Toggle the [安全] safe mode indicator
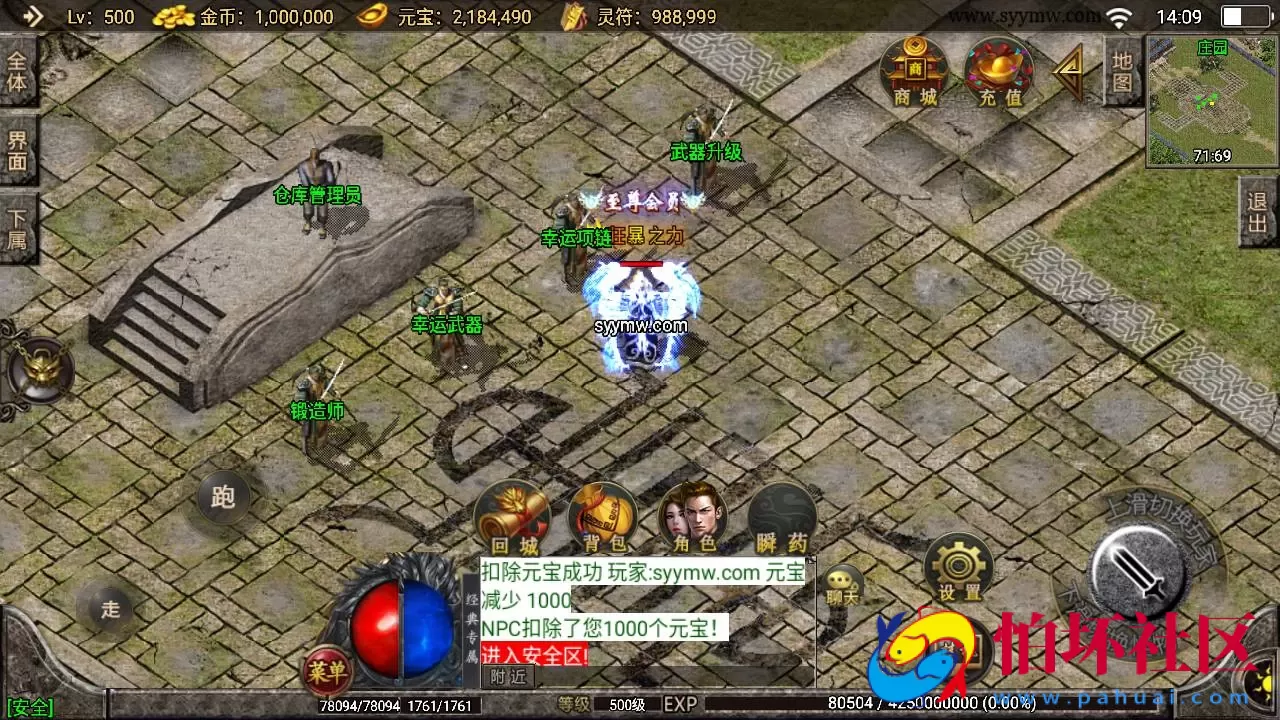 coord(30,707)
